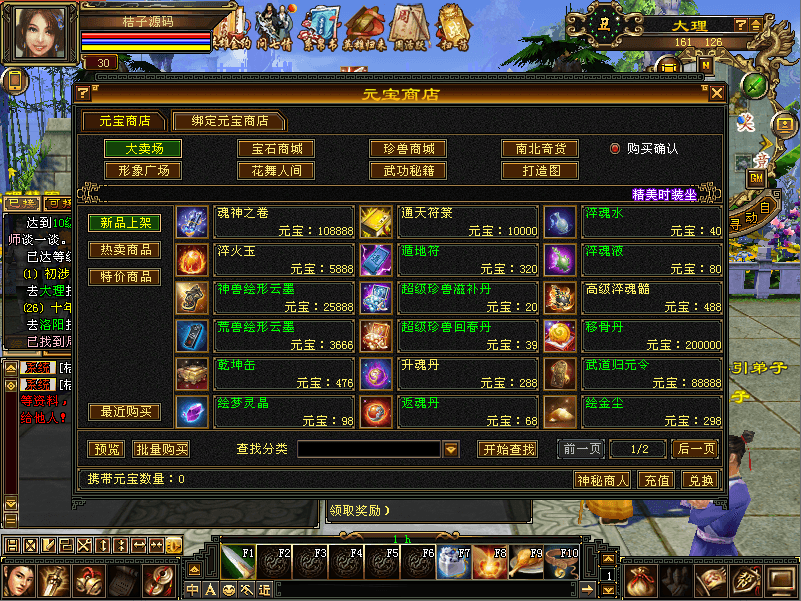Choose the 南北奇货 category
This screenshot has height=601, width=801.
(x=540, y=149)
